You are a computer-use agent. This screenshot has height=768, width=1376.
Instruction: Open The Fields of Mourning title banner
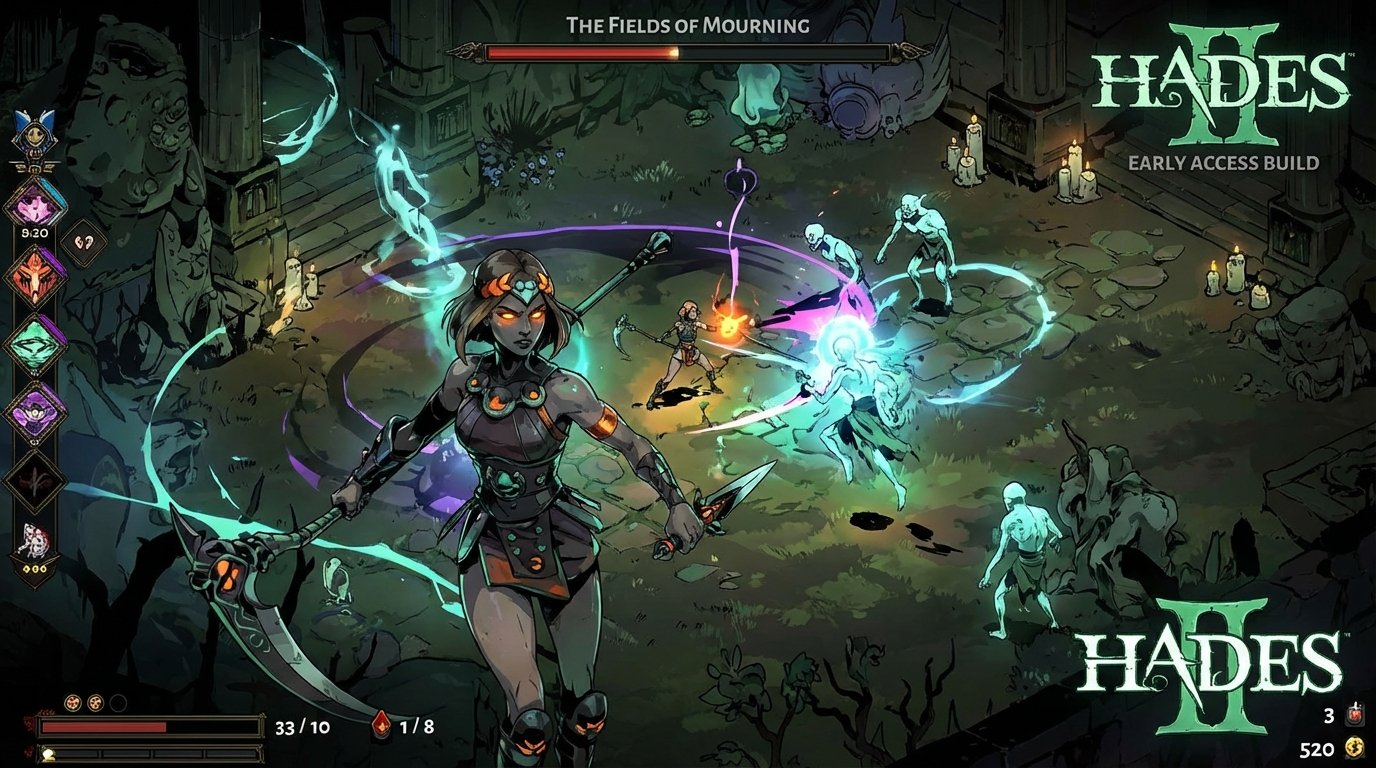688,25
